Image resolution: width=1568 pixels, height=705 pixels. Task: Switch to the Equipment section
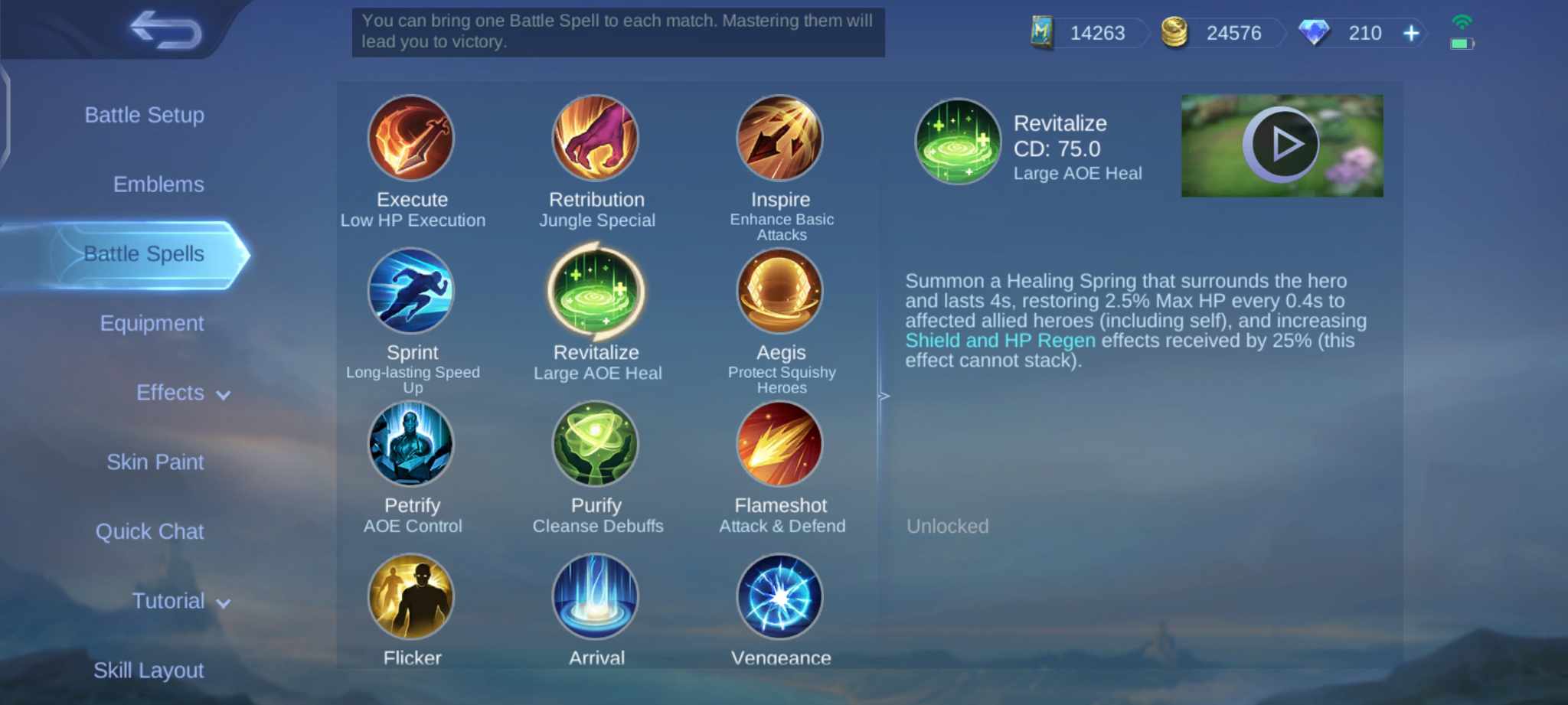[152, 322]
